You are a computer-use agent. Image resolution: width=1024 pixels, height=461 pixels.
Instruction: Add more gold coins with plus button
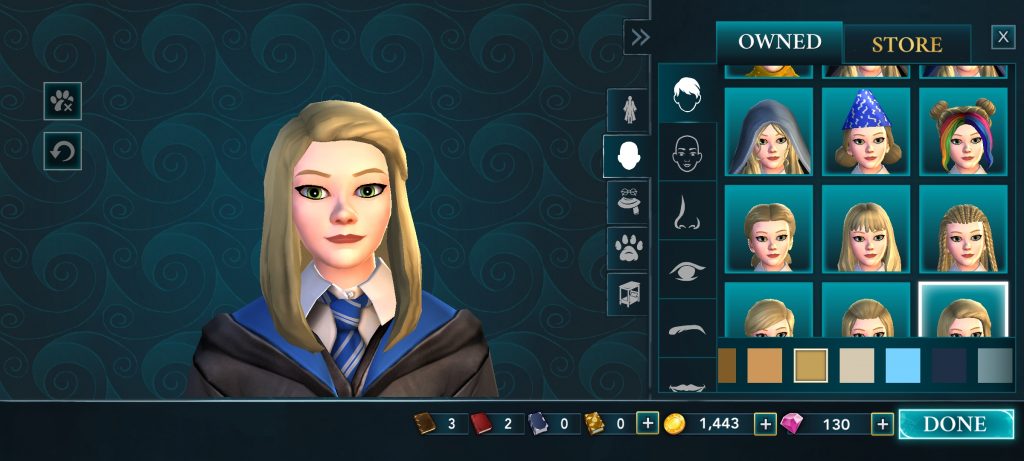(766, 424)
